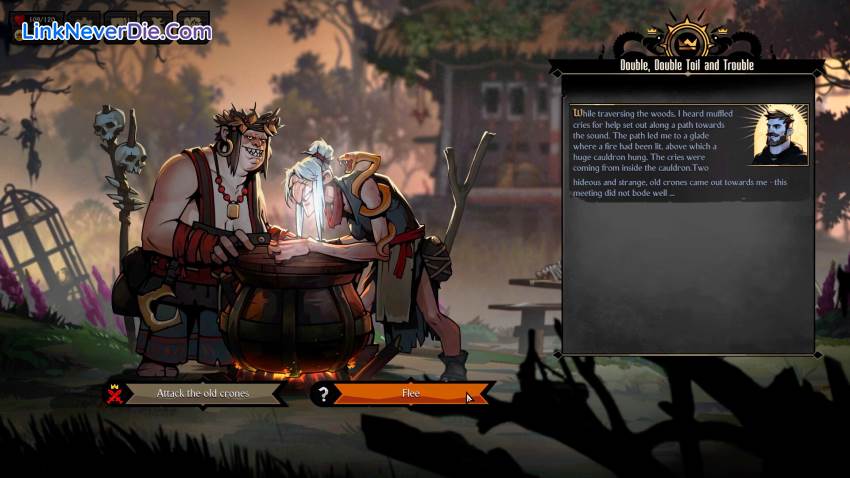Select the Flee option
Screen dimensions: 850x478
pos(410,394)
